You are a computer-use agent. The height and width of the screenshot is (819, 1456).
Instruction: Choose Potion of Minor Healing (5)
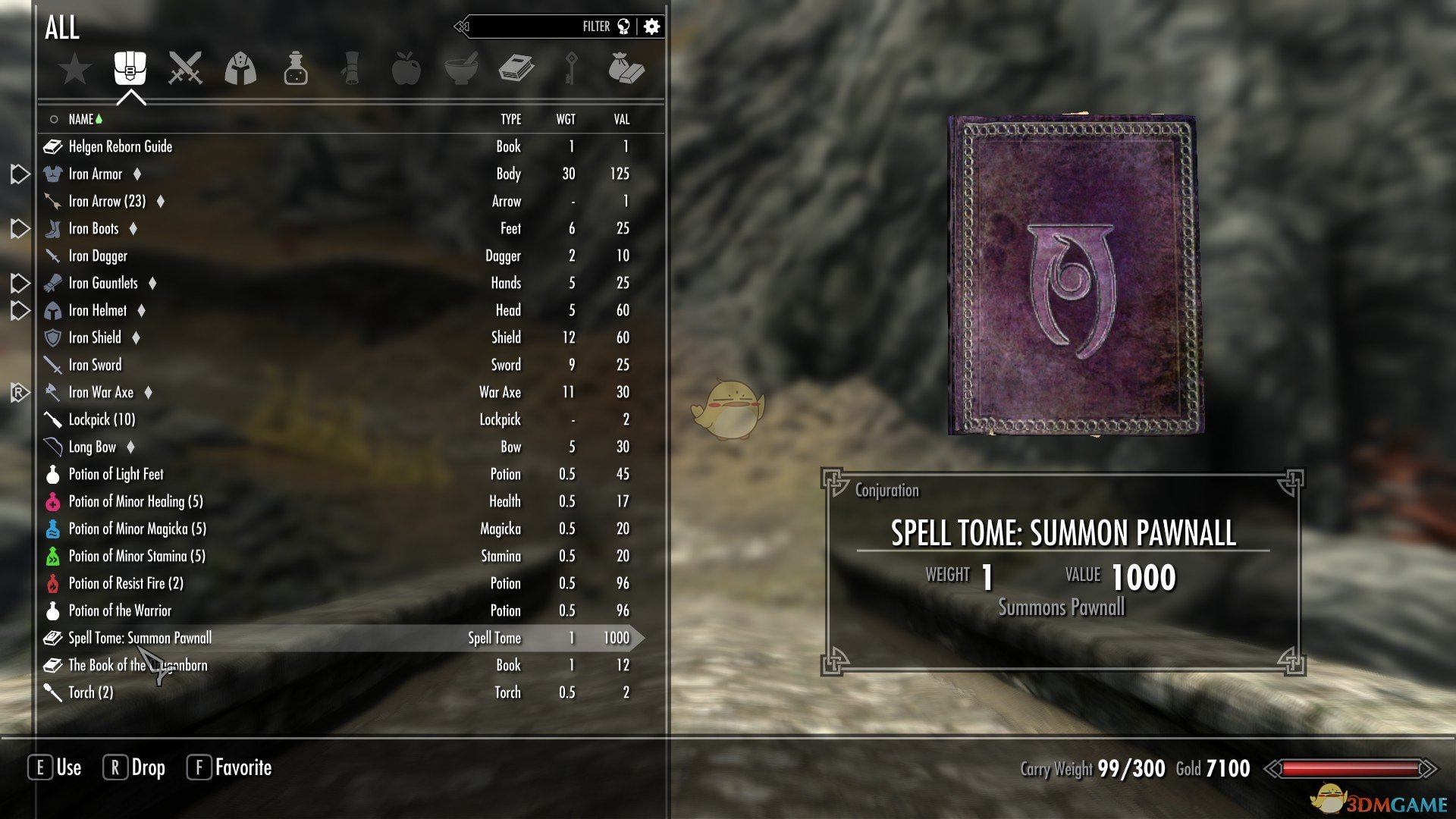[x=136, y=501]
